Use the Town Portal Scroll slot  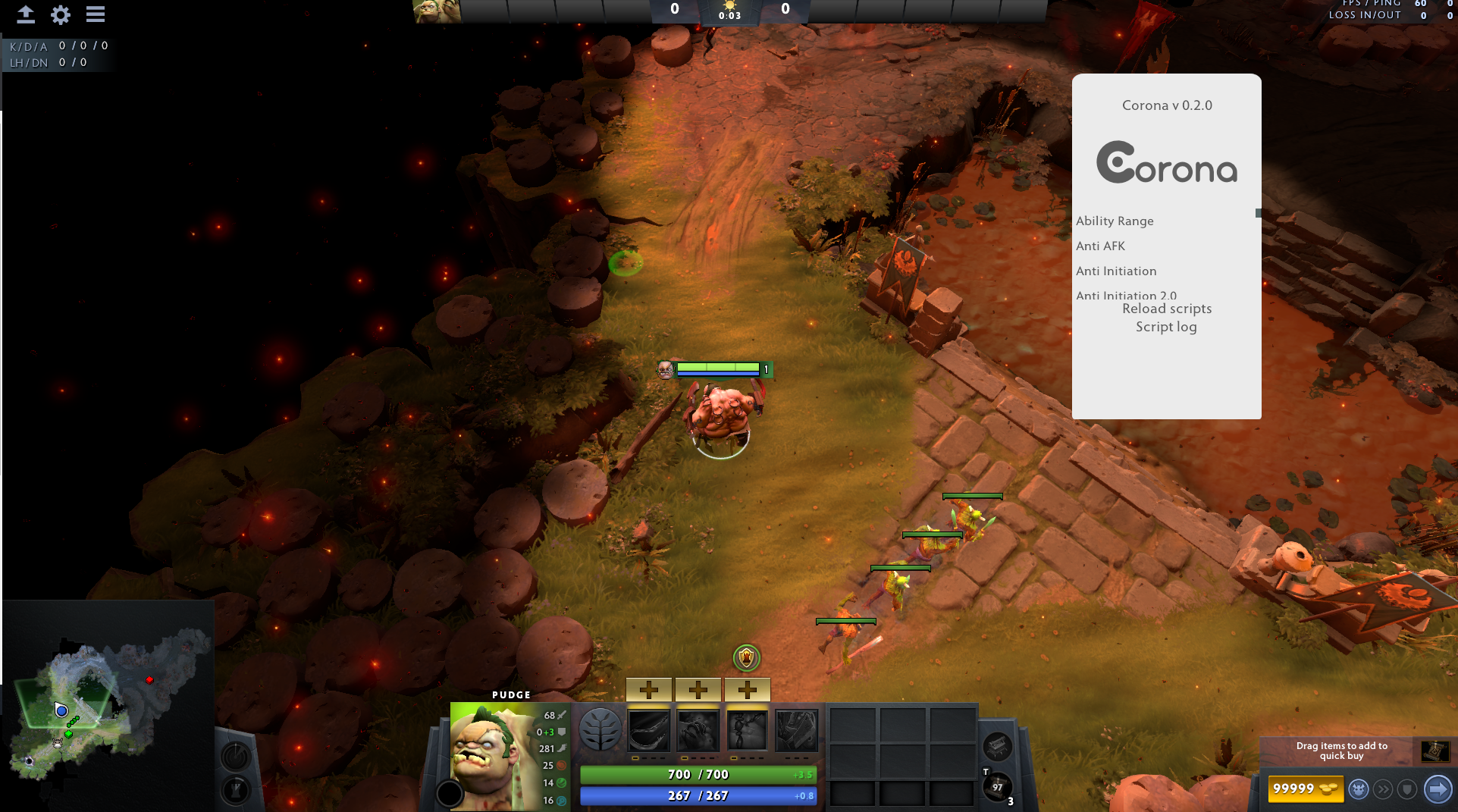pos(998,787)
